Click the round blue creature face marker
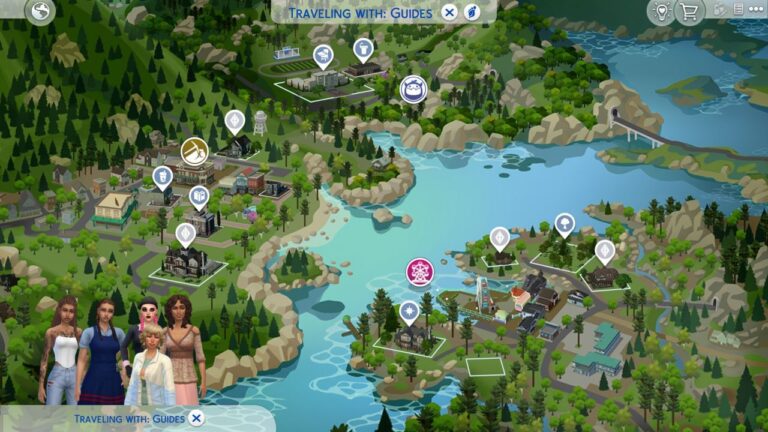The width and height of the screenshot is (768, 432). point(414,89)
